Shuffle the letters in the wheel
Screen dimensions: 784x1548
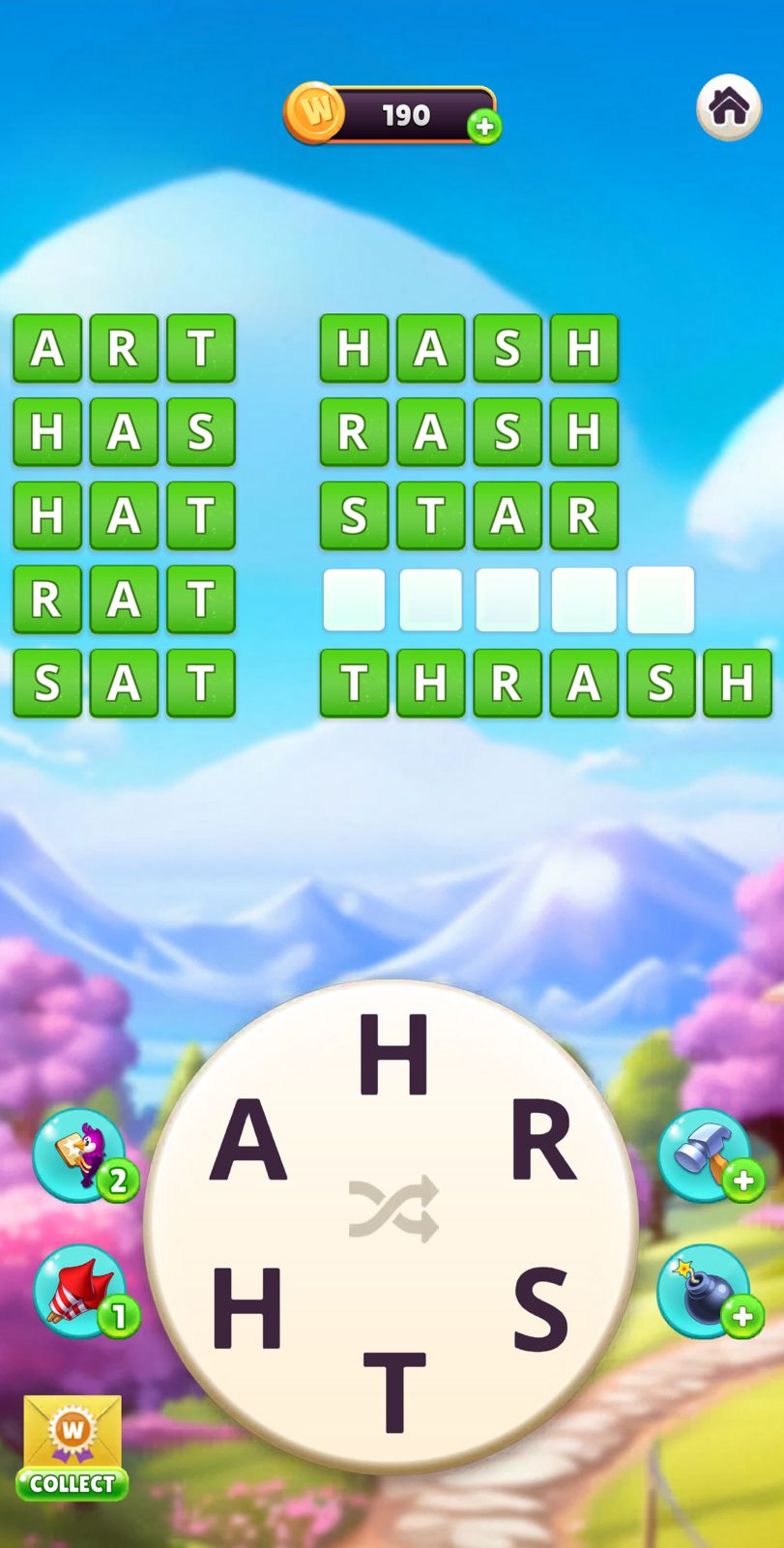pos(393,1209)
